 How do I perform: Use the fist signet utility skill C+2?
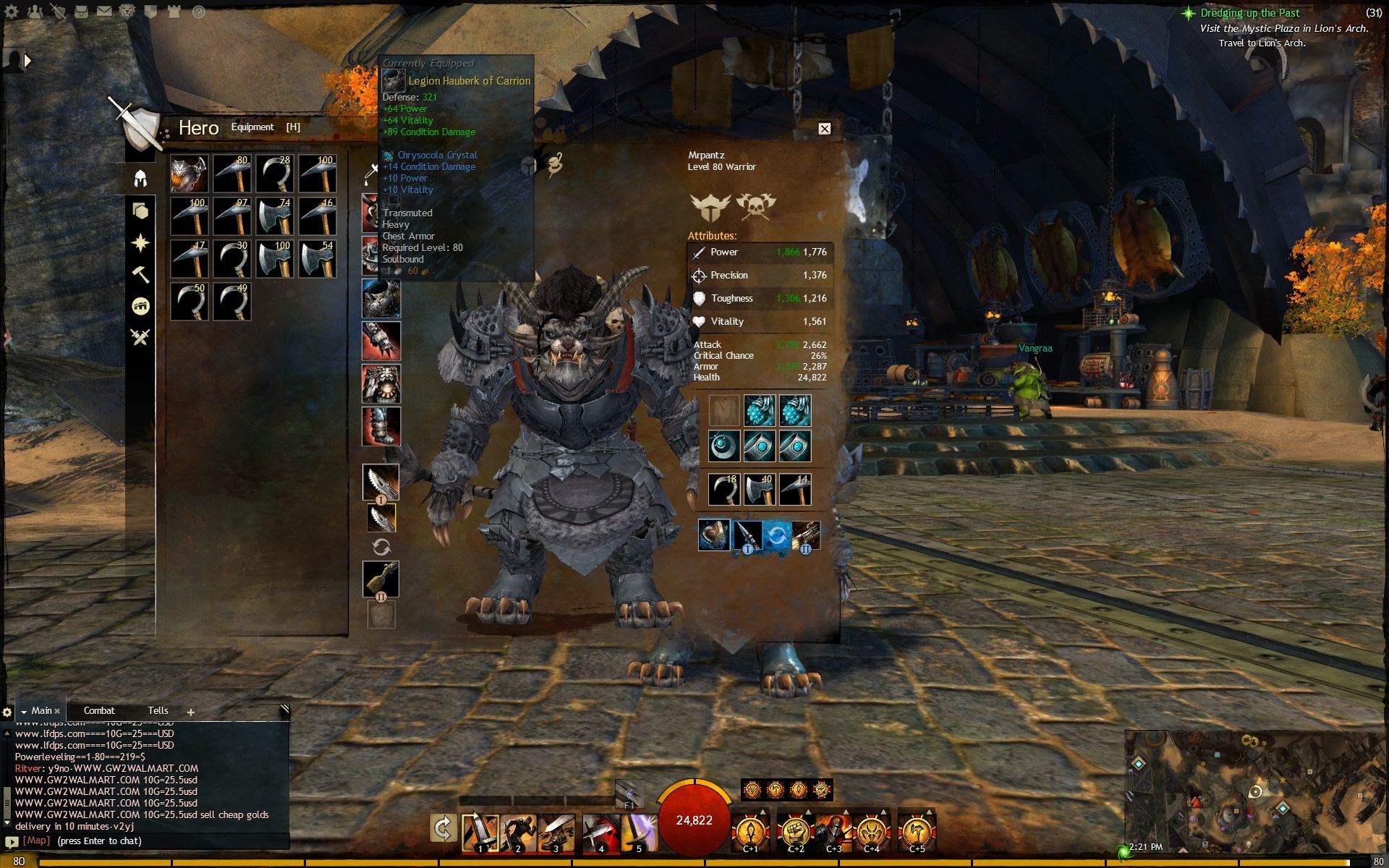(x=795, y=830)
